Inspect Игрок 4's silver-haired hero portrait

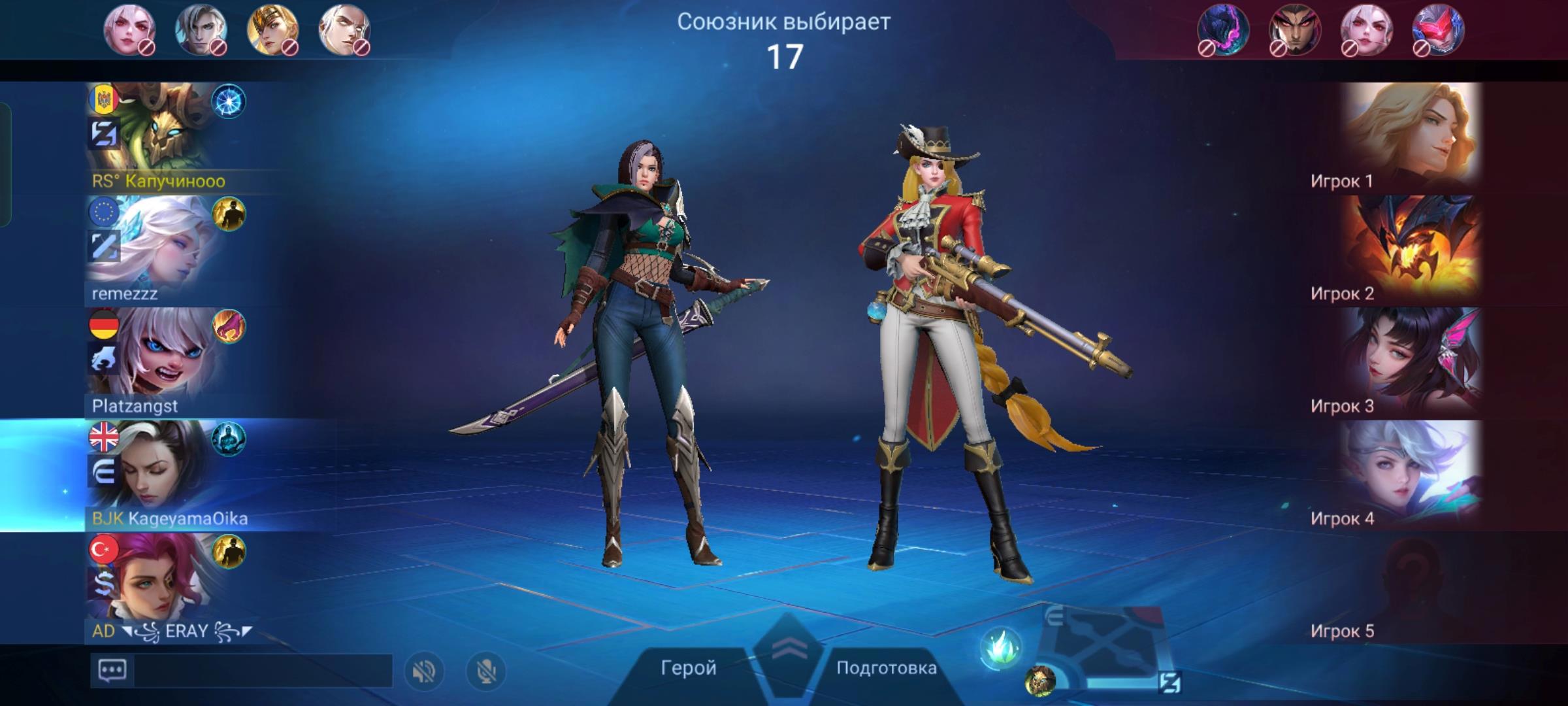[x=1411, y=475]
